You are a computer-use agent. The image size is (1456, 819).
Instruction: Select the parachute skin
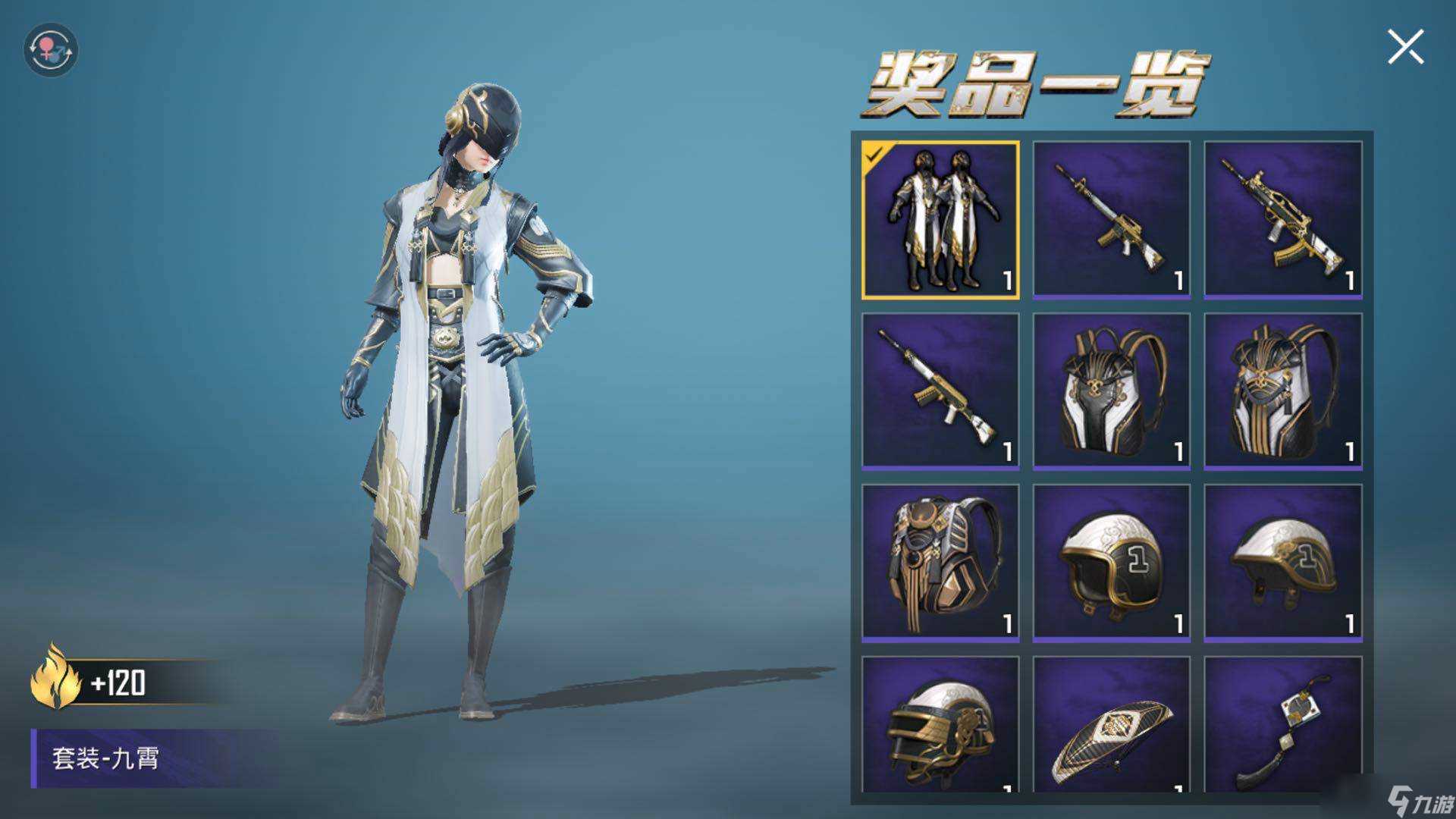click(1111, 728)
